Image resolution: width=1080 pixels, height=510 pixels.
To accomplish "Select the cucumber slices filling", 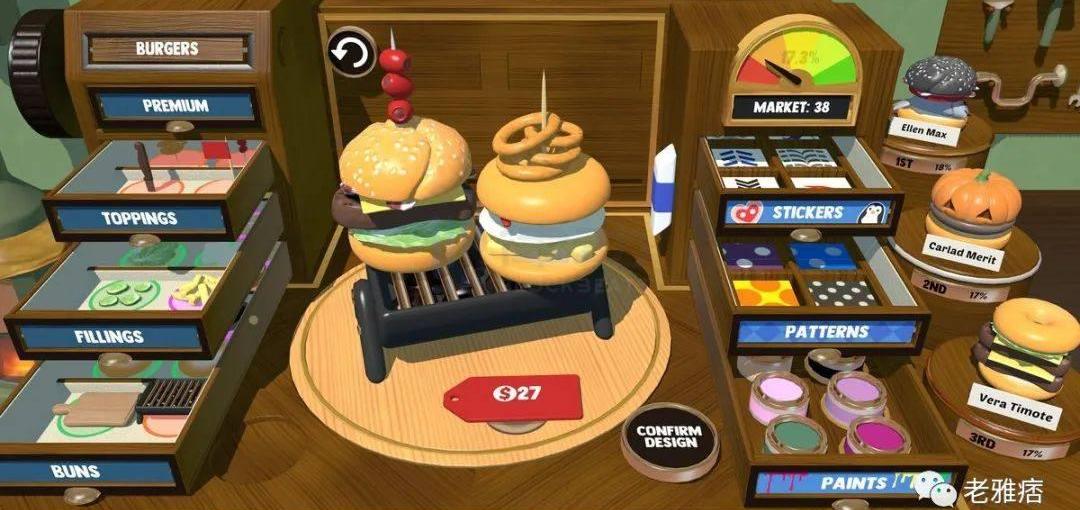I will click(125, 294).
